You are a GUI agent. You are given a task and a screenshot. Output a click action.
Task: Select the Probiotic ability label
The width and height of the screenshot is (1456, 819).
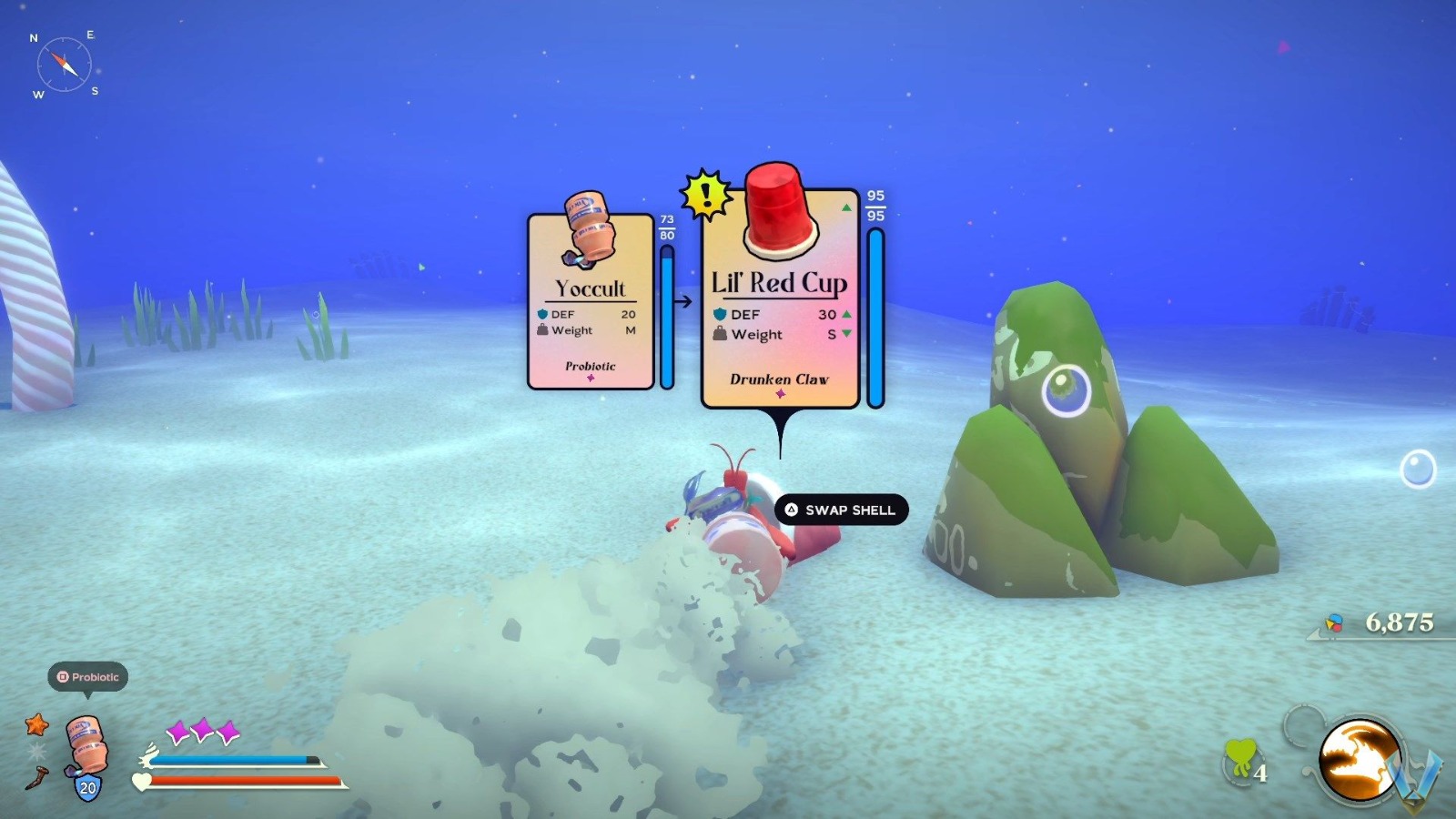(x=590, y=366)
